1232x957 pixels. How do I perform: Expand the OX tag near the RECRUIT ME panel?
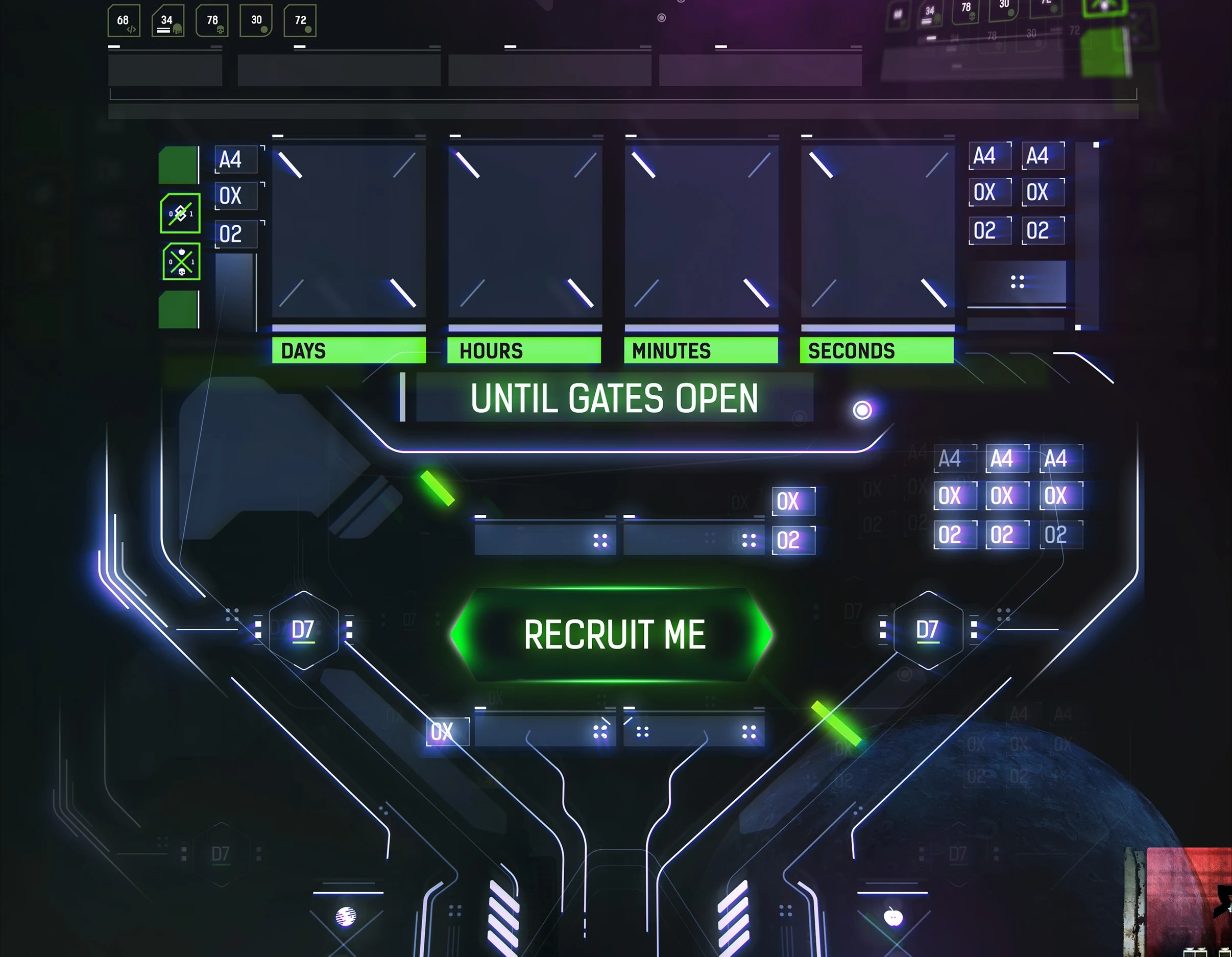tap(793, 501)
